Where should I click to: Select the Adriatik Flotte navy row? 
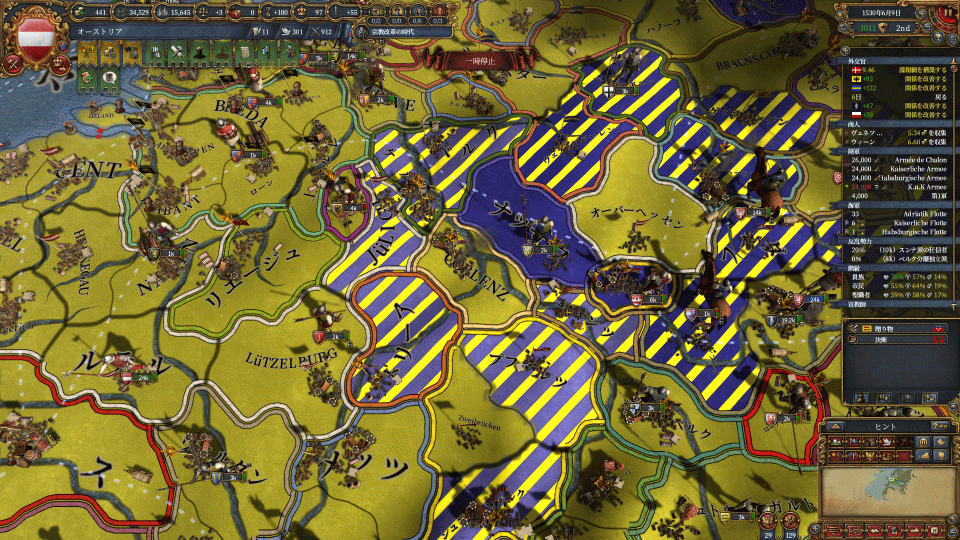pos(890,213)
